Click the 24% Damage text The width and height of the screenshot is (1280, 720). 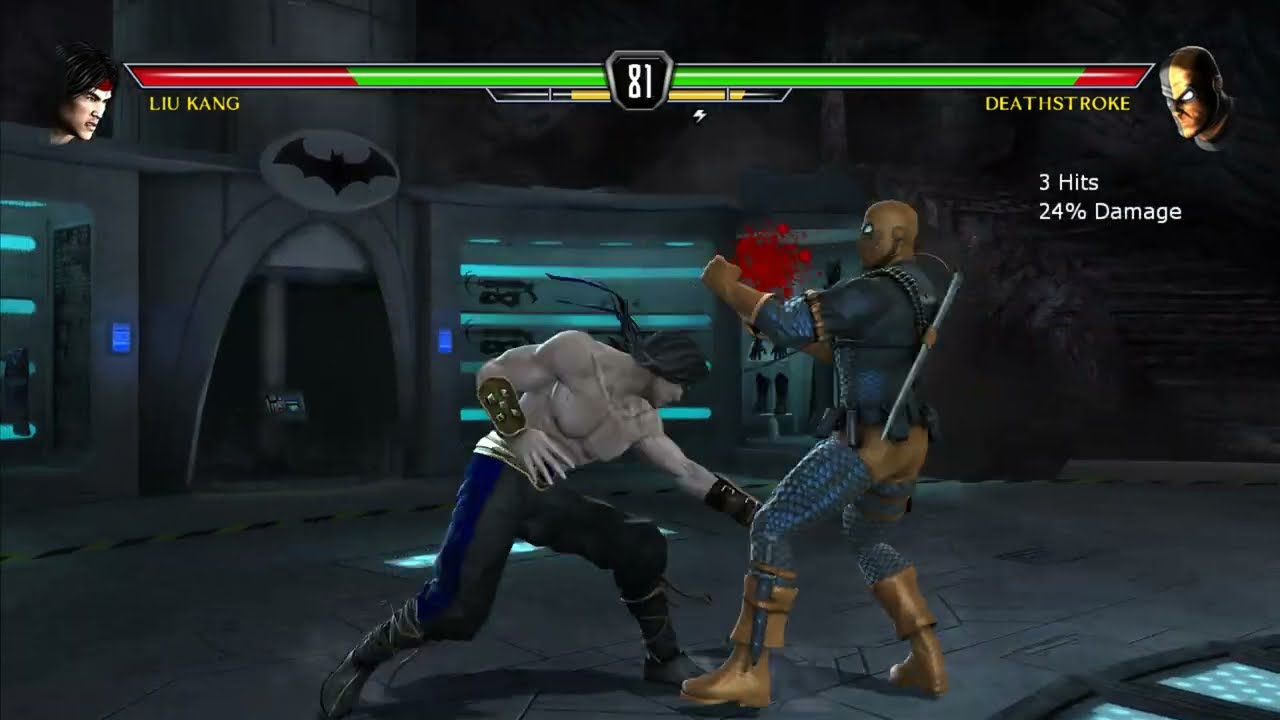[x=1110, y=211]
